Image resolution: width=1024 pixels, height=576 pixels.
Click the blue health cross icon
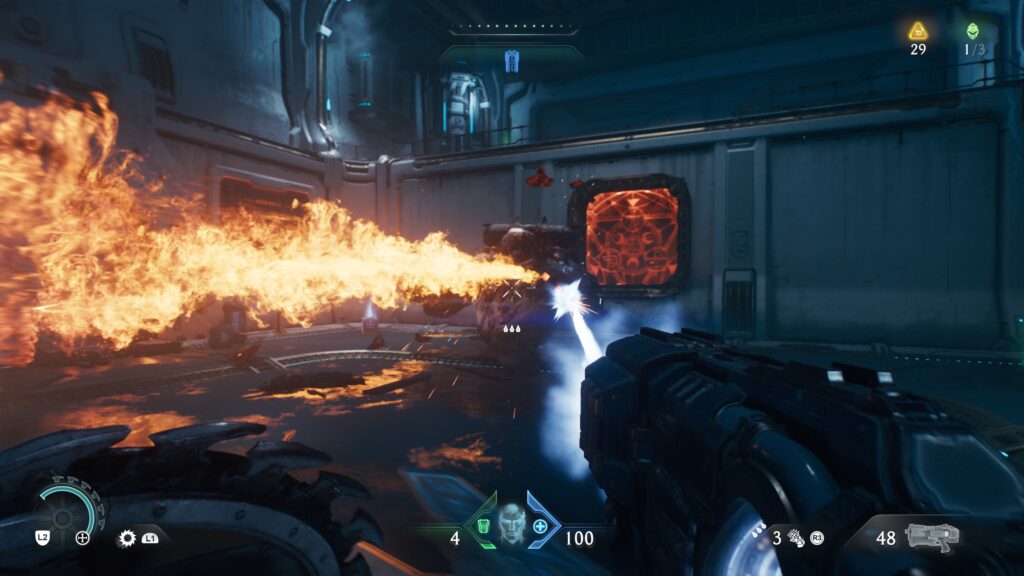click(541, 527)
